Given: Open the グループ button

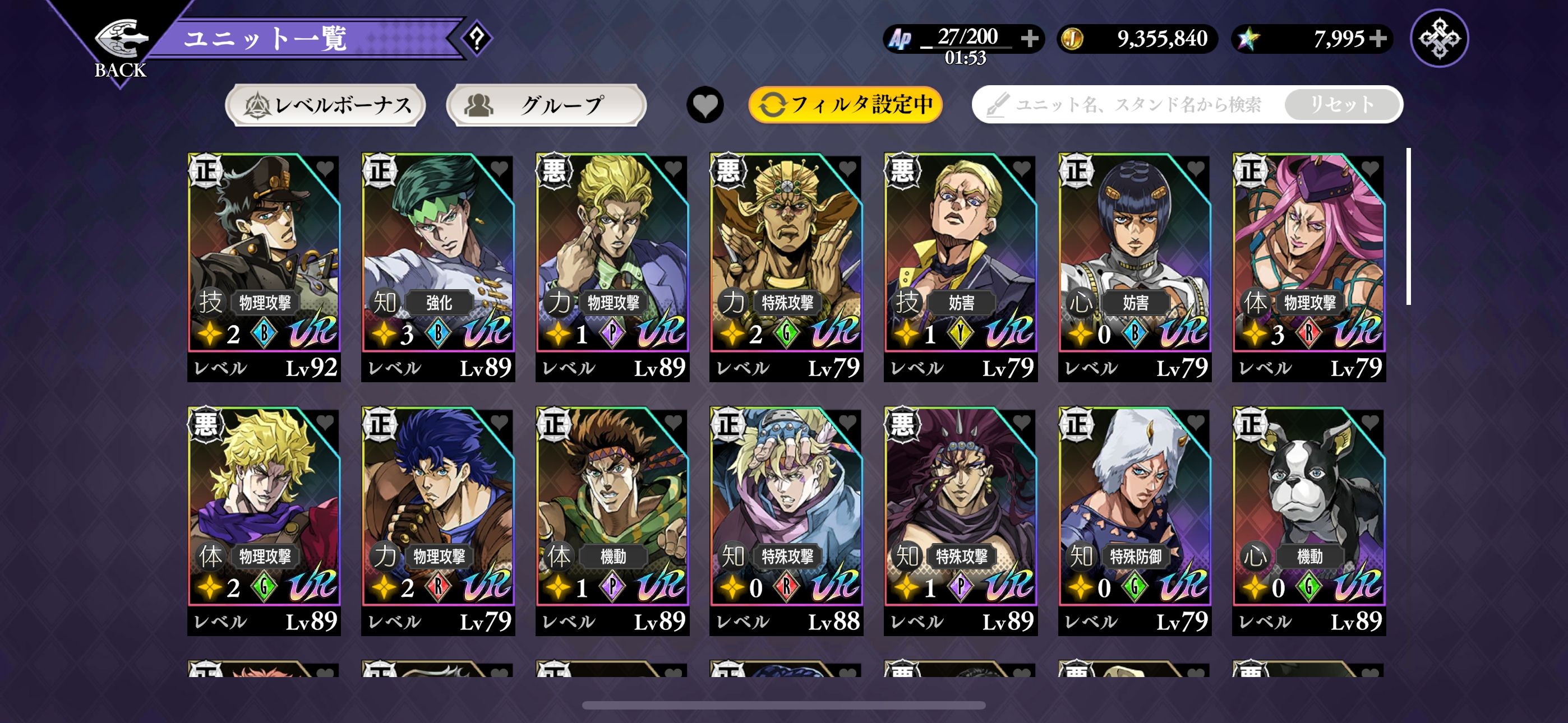Looking at the screenshot, I should coord(546,105).
